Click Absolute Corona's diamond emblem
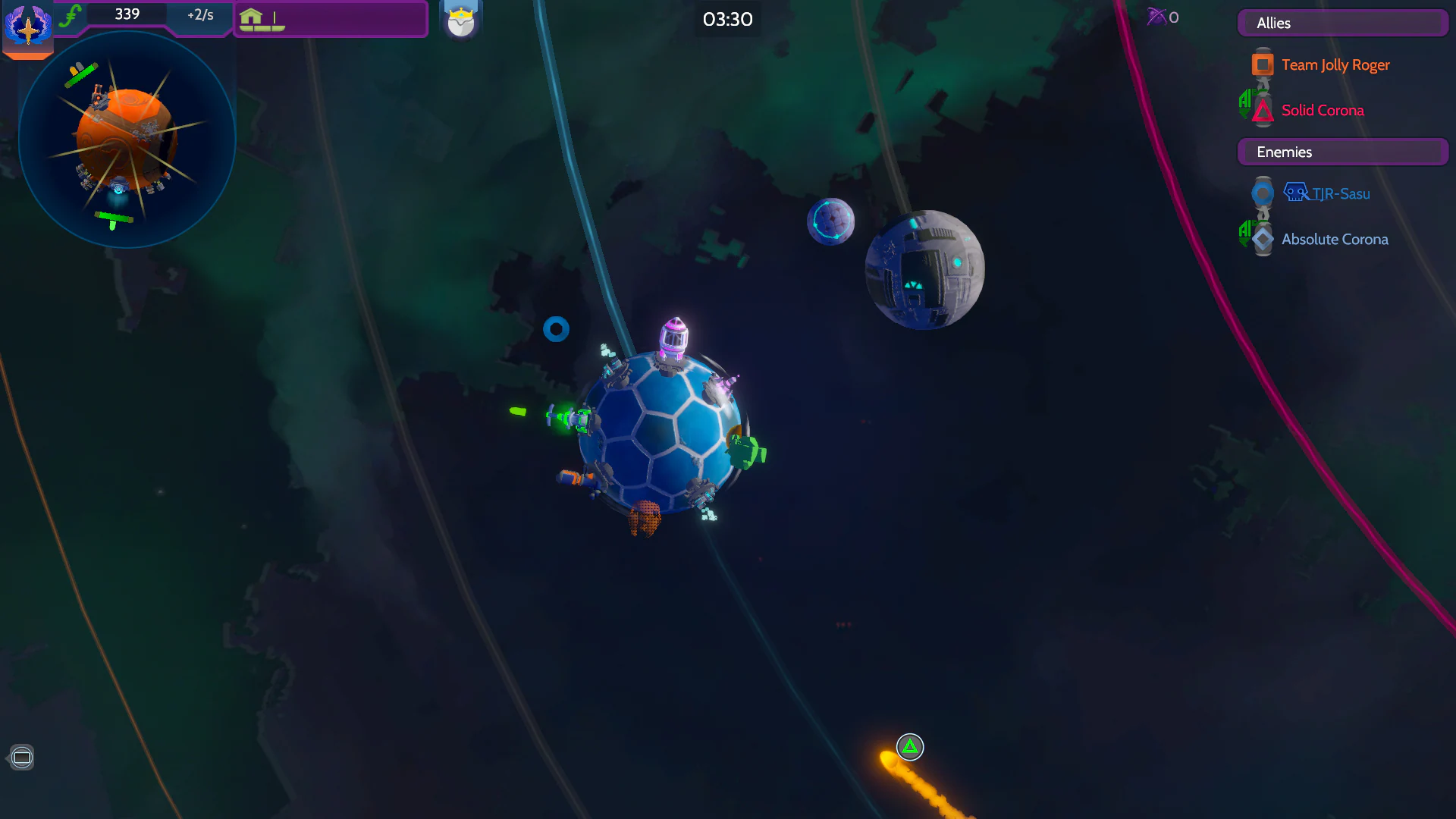1456x819 pixels. (1261, 239)
